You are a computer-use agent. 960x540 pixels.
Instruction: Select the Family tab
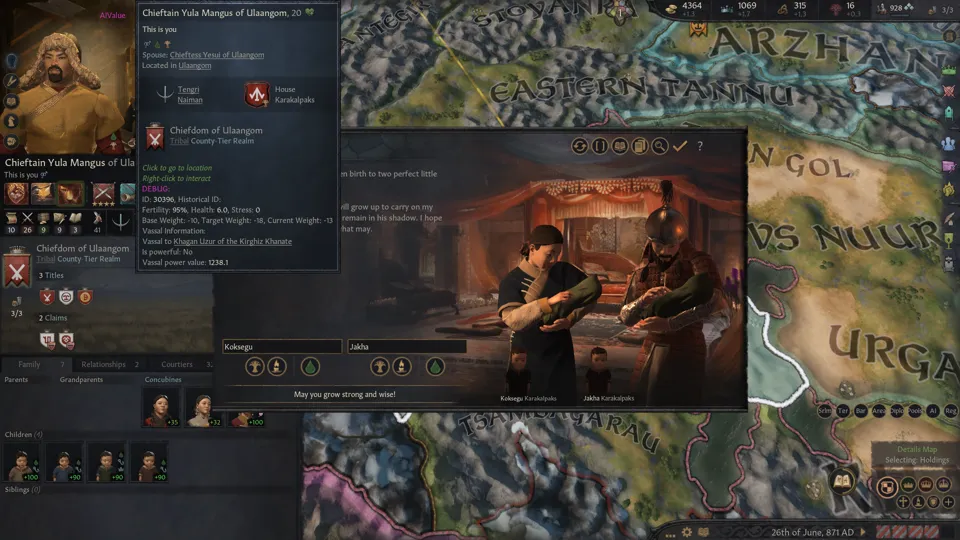[30, 364]
